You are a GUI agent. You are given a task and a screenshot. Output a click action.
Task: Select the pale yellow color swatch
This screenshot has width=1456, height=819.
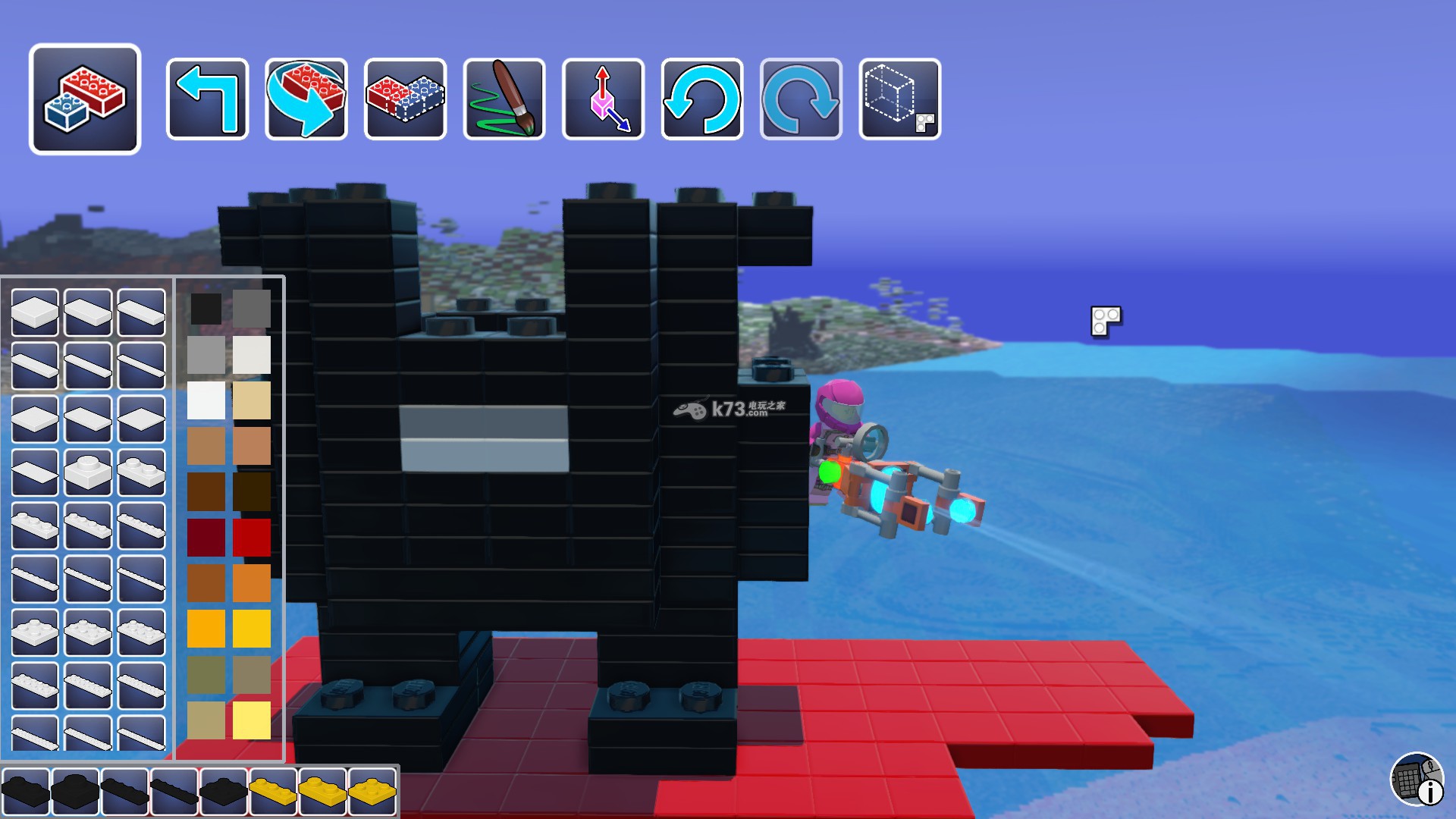pos(252,720)
